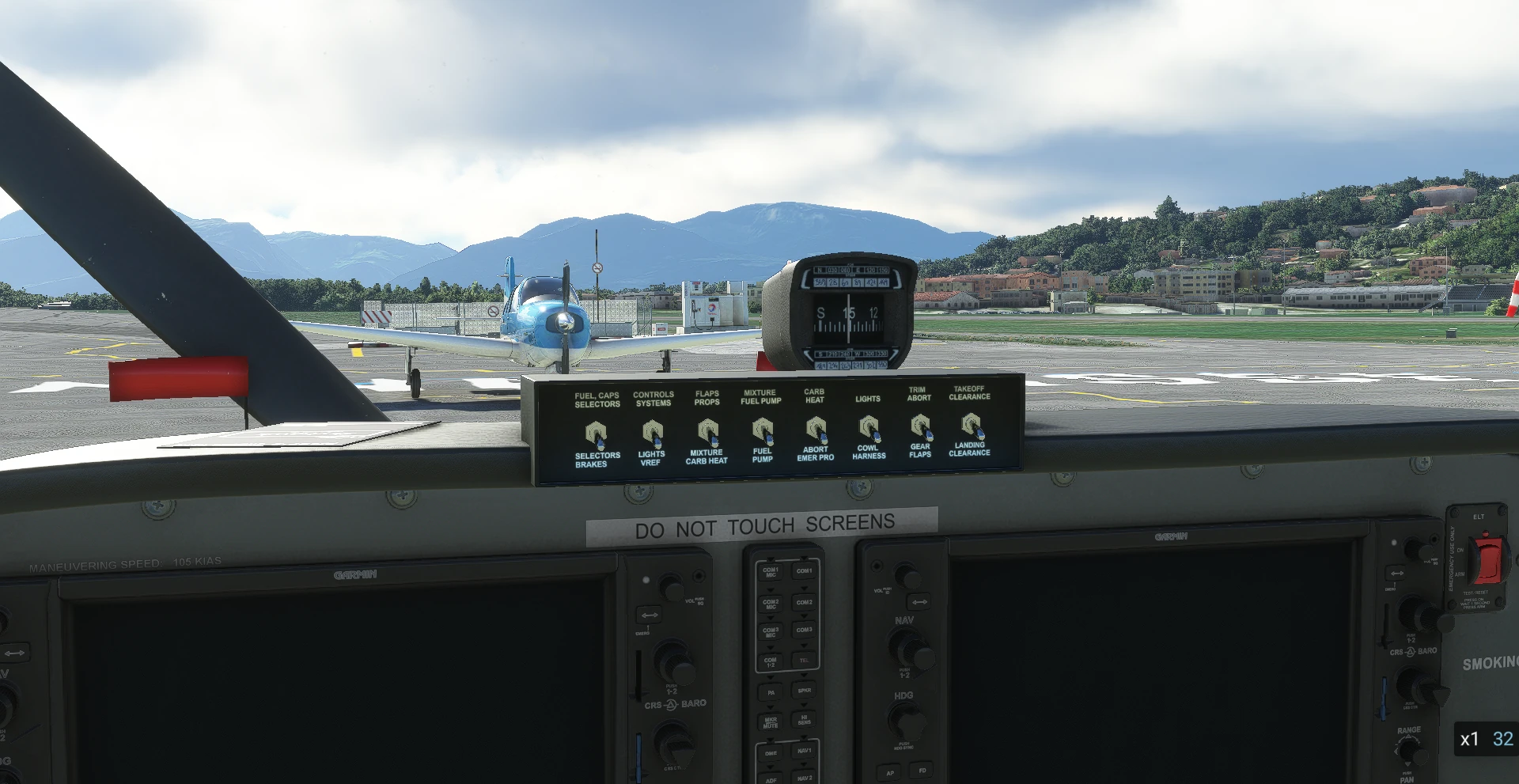The width and height of the screenshot is (1519, 784).
Task: Toggle the Lights / Cowl Harness switch
Action: click(869, 428)
